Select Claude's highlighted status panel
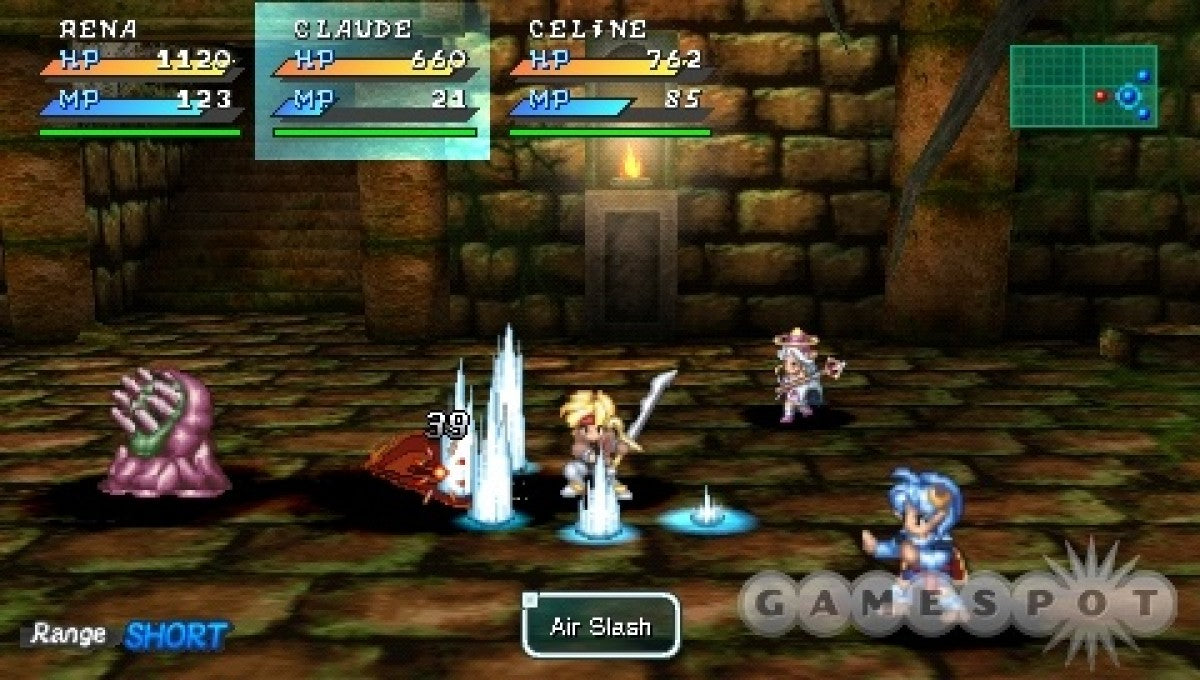1200x680 pixels. pyautogui.click(x=372, y=80)
